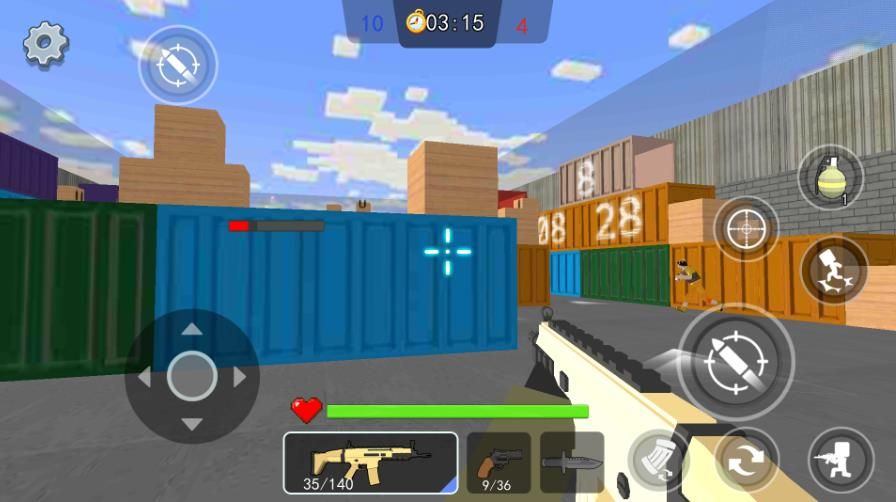Screen dimensions: 896x502
Task: Fire using the large bullet button
Action: coord(736,359)
